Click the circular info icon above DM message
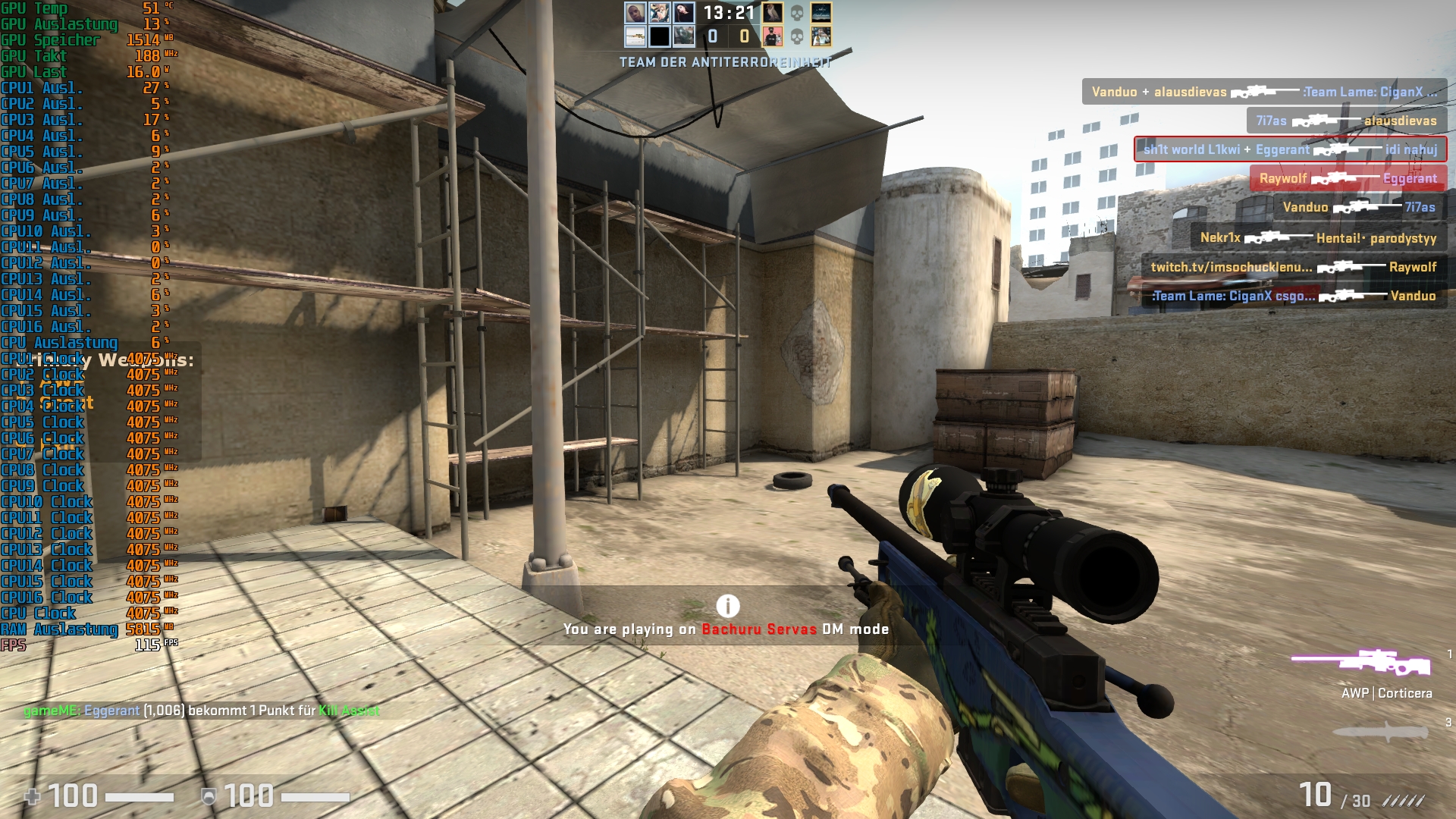The image size is (1456, 819). (727, 606)
